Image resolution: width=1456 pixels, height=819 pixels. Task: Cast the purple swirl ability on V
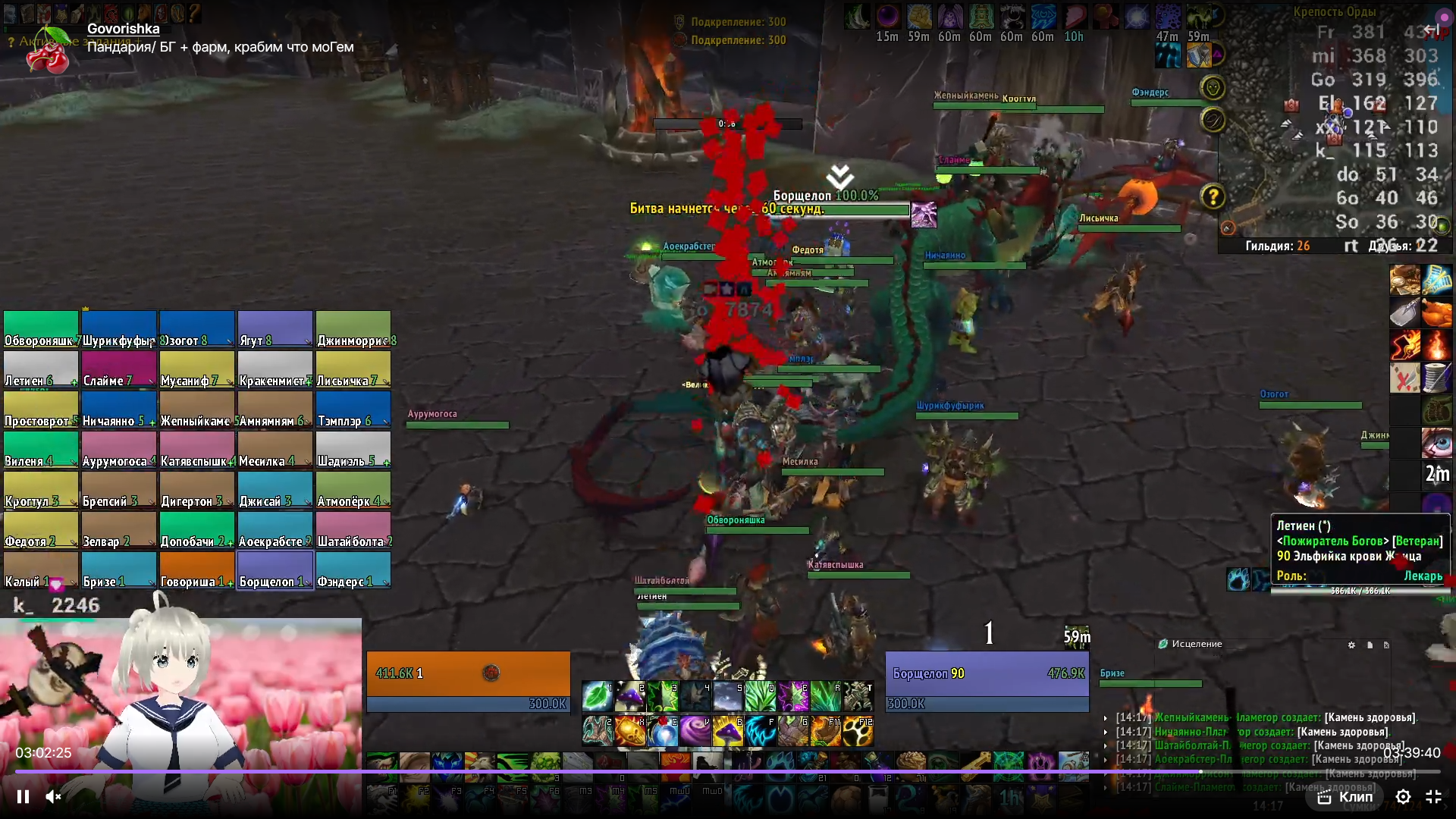[x=695, y=731]
